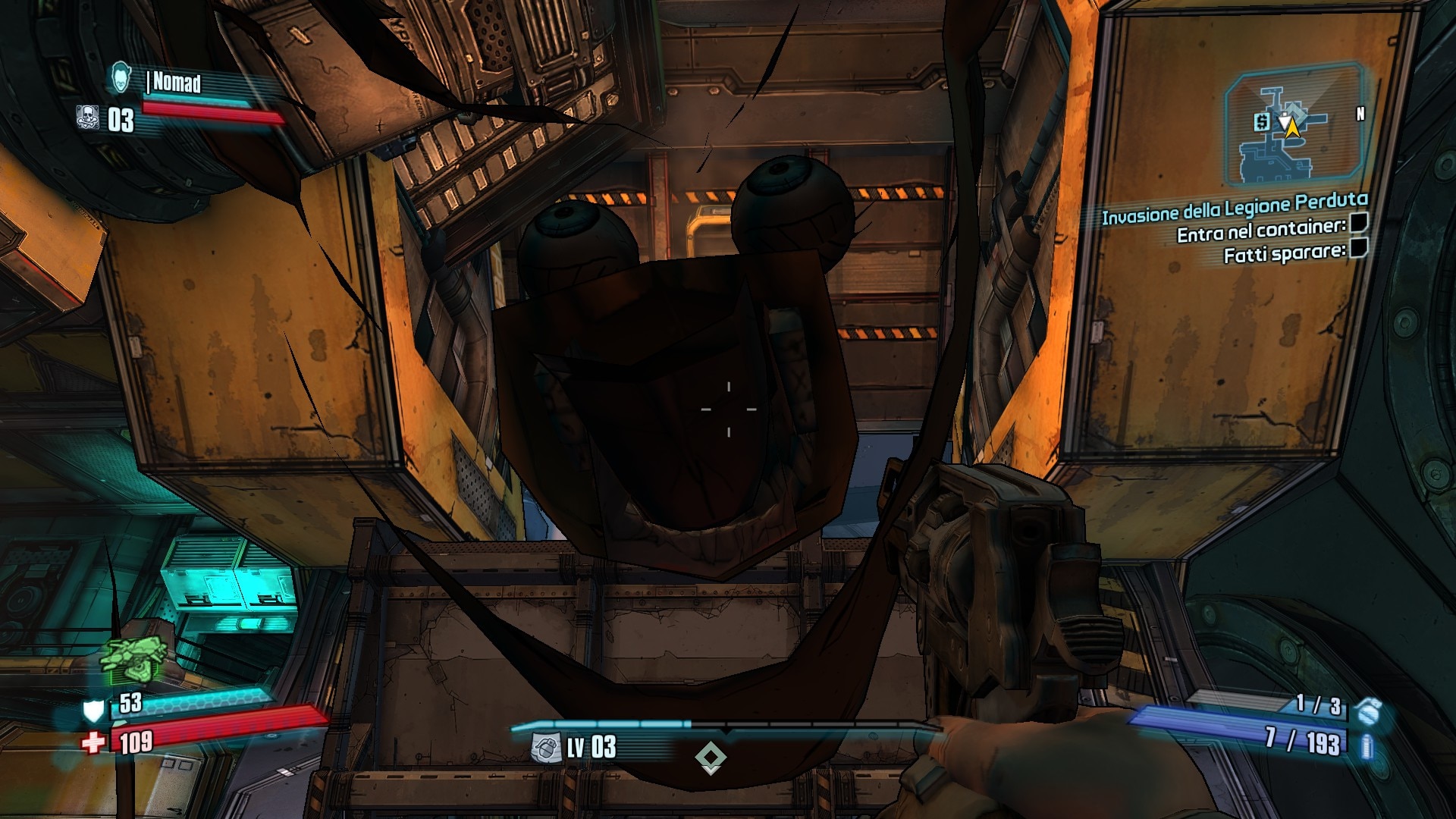
Task: Click the shield icon beside 53
Action: click(x=93, y=710)
